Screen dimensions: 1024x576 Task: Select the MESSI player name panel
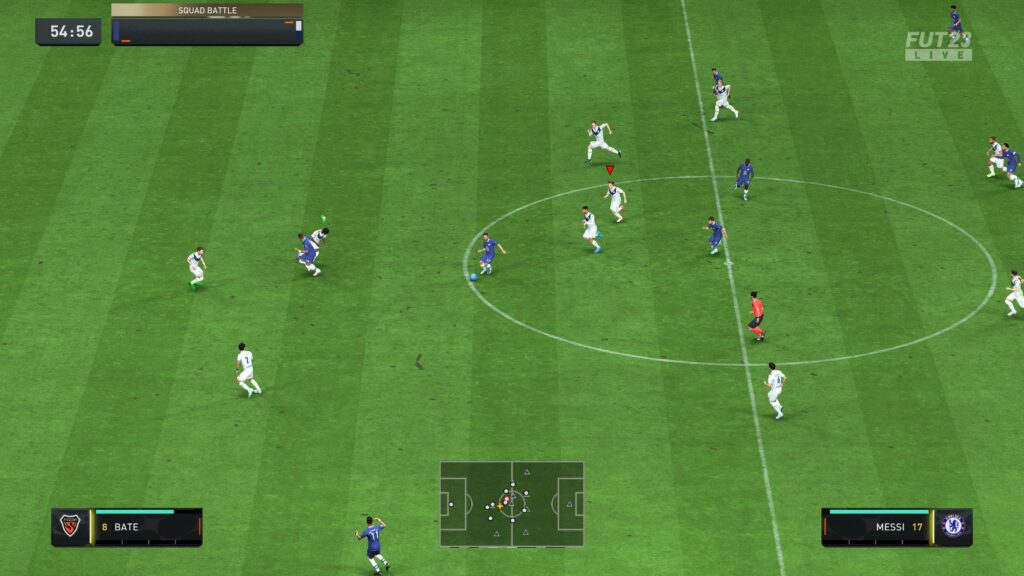(x=877, y=527)
